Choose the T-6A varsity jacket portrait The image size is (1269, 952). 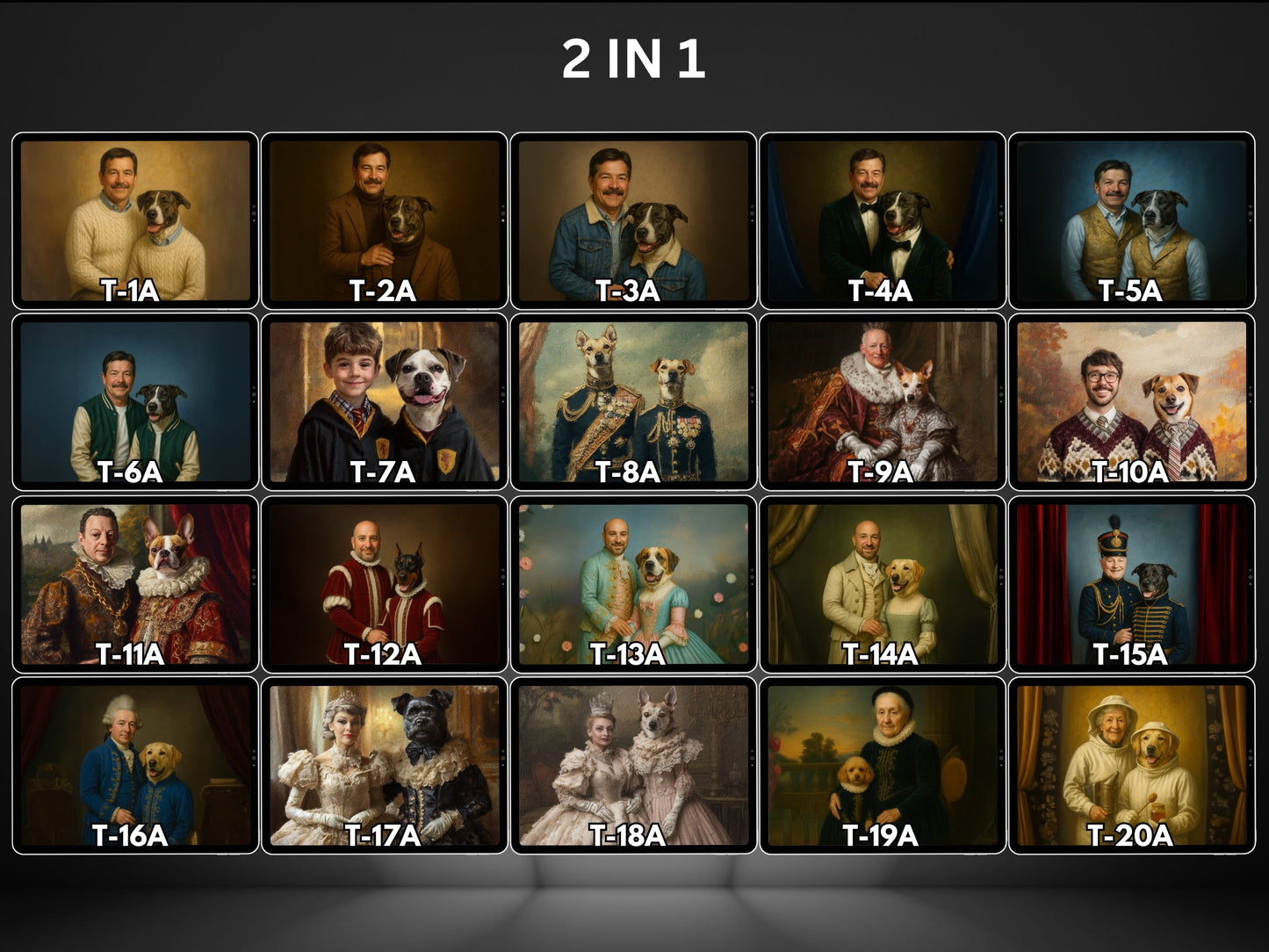(x=135, y=401)
